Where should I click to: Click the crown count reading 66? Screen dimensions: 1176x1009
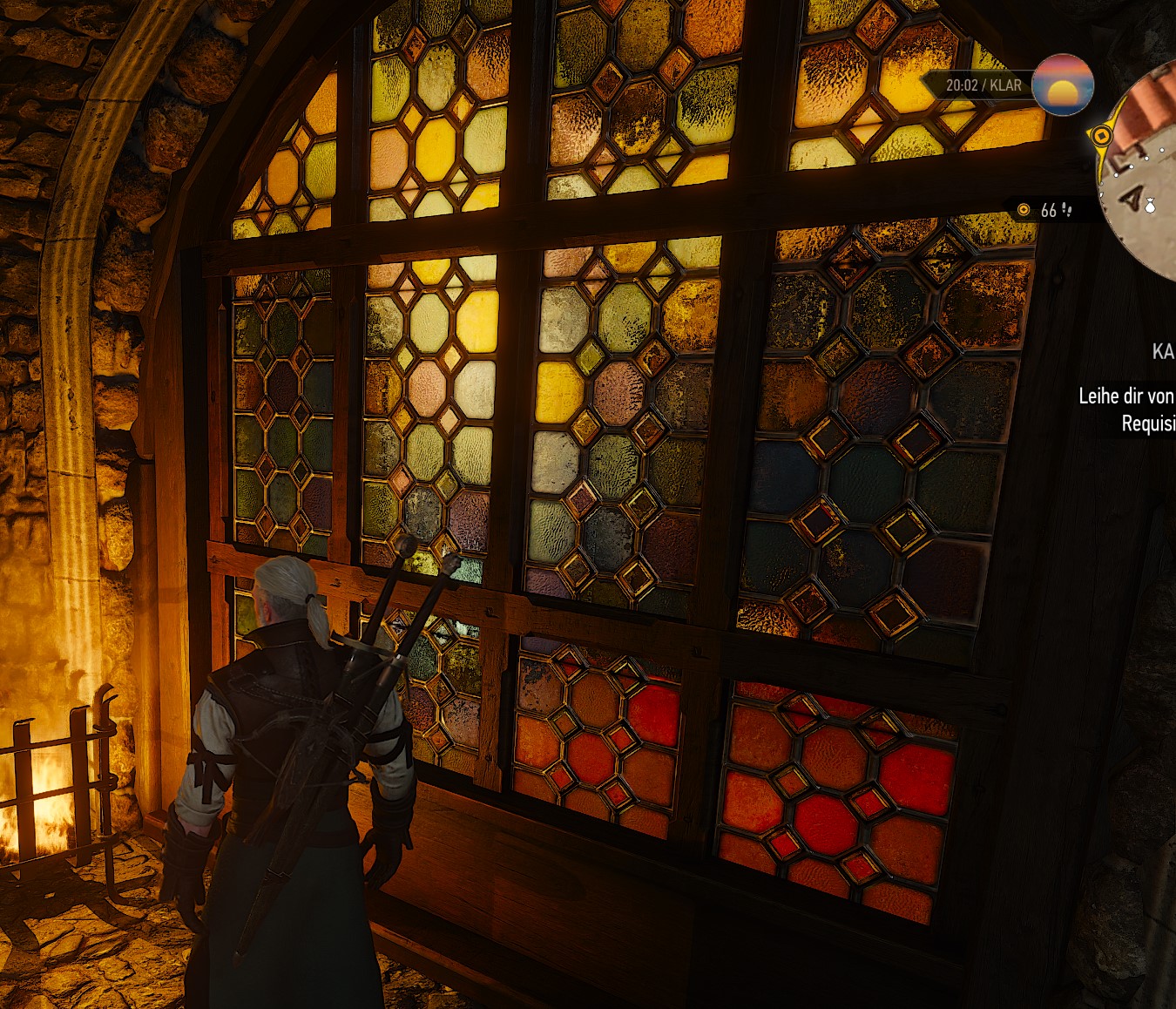point(1050,211)
